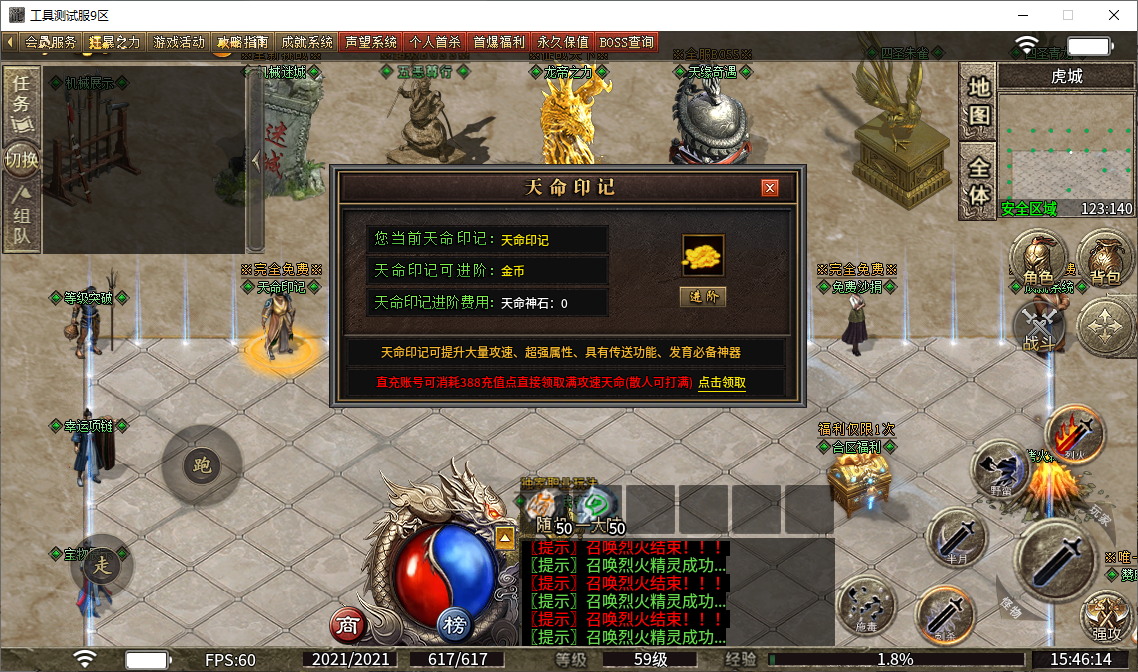Click the round 切换 switch button
The width and height of the screenshot is (1138, 672).
pyautogui.click(x=21, y=160)
